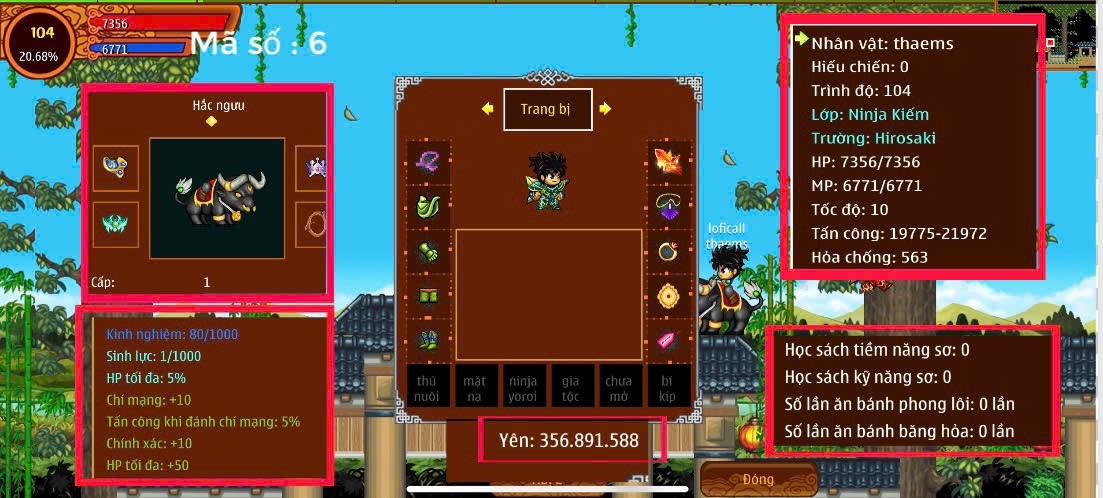The height and width of the screenshot is (498, 1103).
Task: Open the mặt nạ mask slot
Action: [475, 385]
